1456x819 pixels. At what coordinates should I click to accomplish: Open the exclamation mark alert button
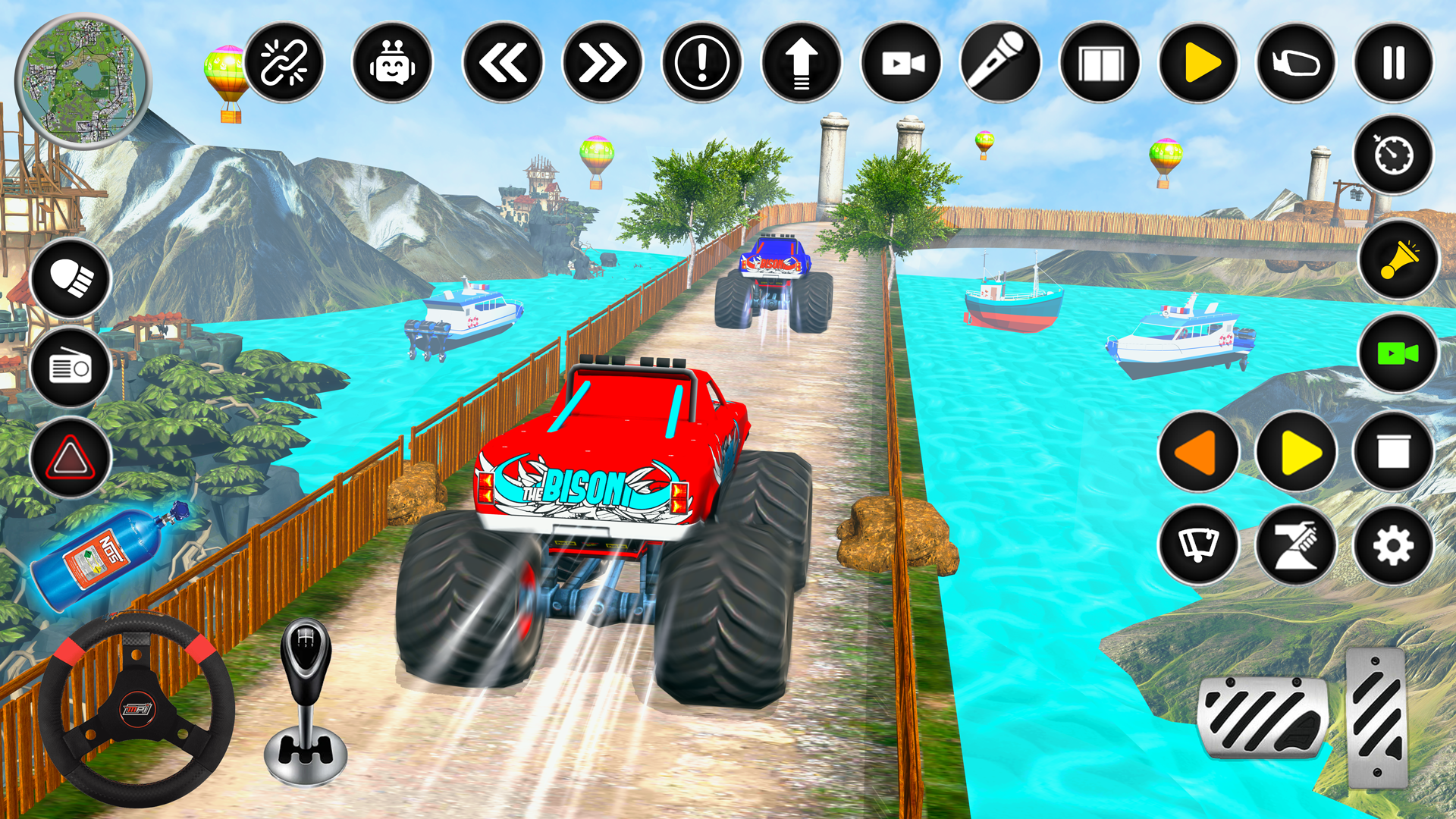pyautogui.click(x=701, y=62)
